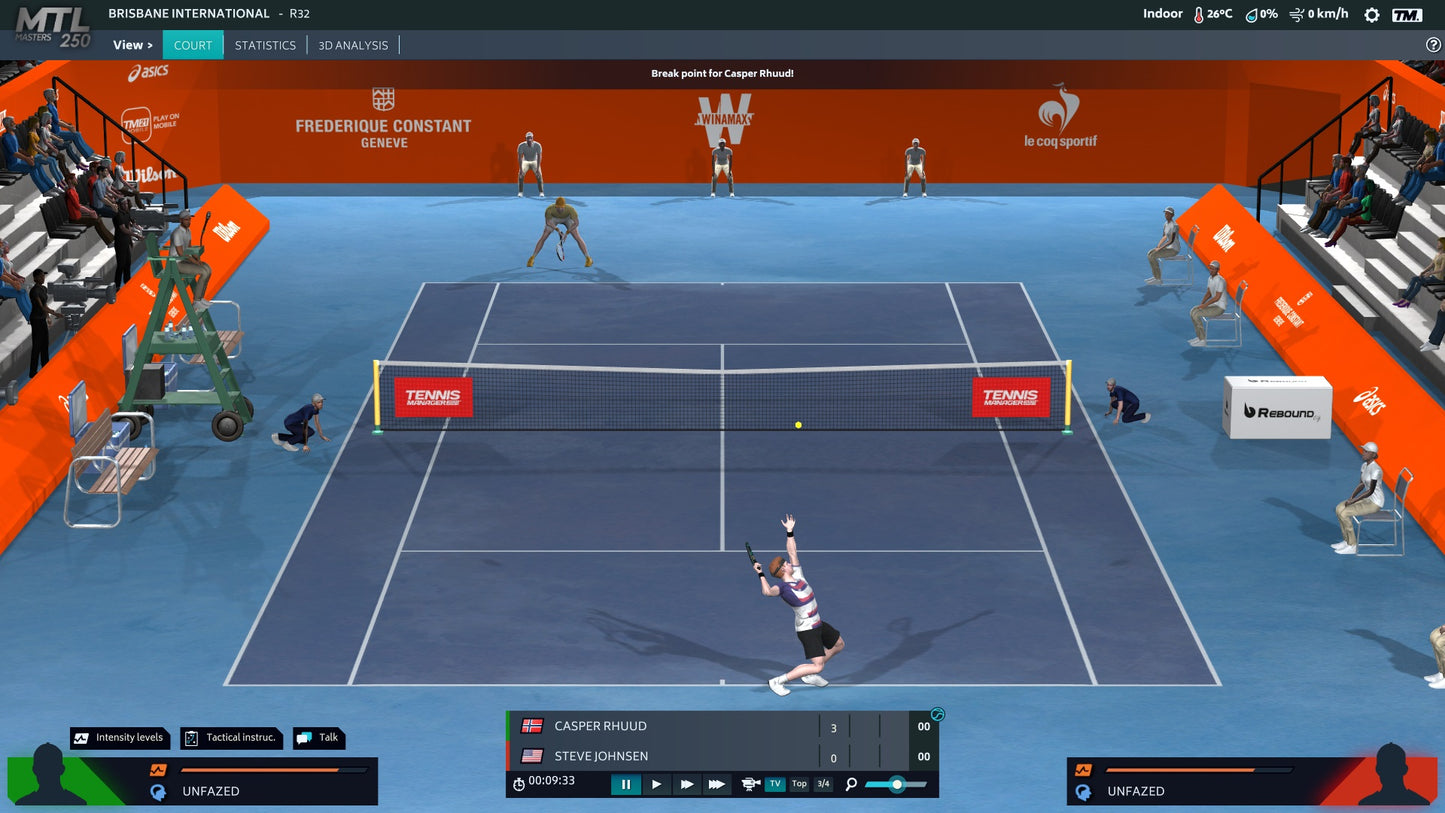Open the View dropdown menu

(131, 44)
